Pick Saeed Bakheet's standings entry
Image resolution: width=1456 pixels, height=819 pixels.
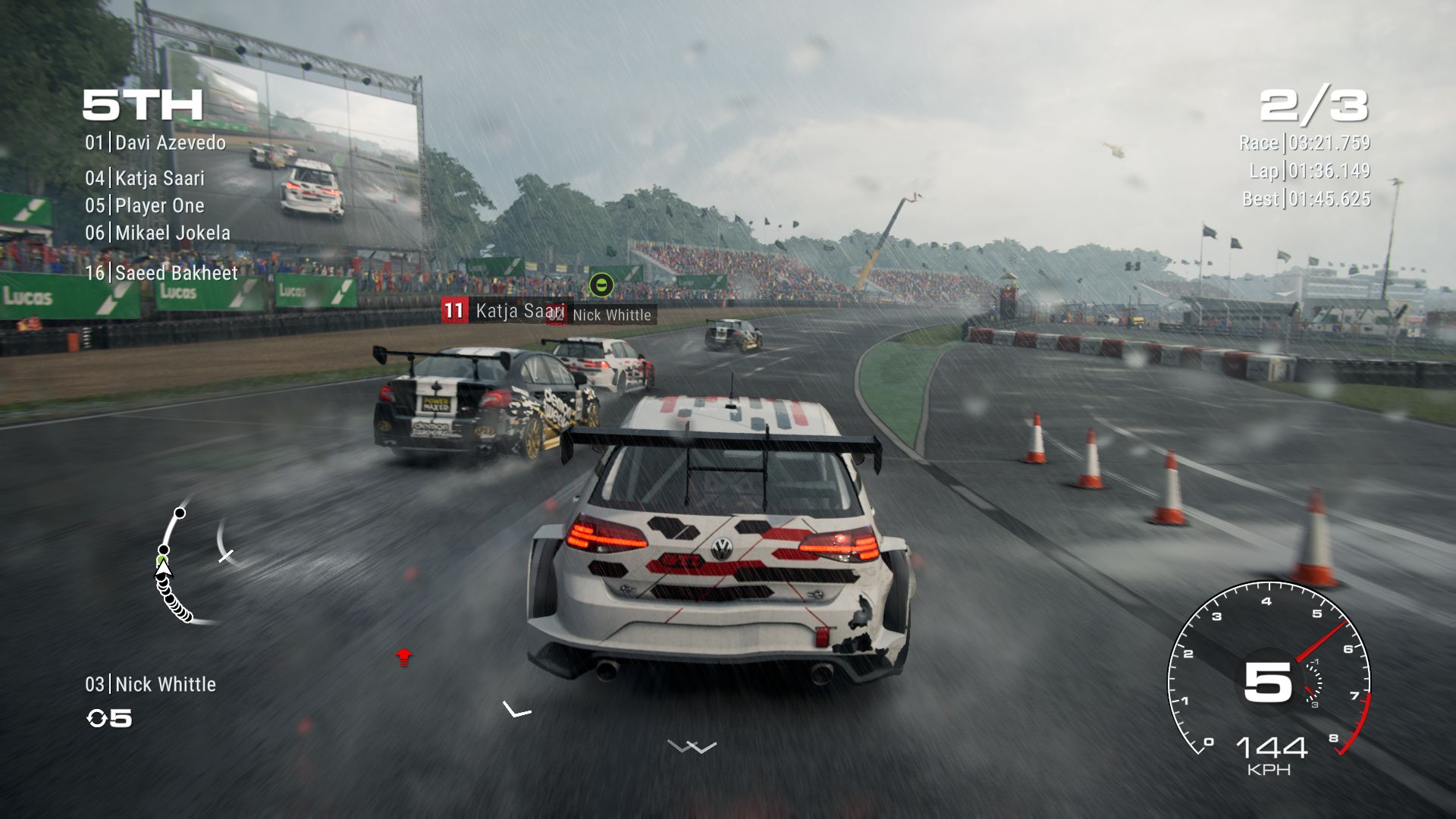point(162,273)
